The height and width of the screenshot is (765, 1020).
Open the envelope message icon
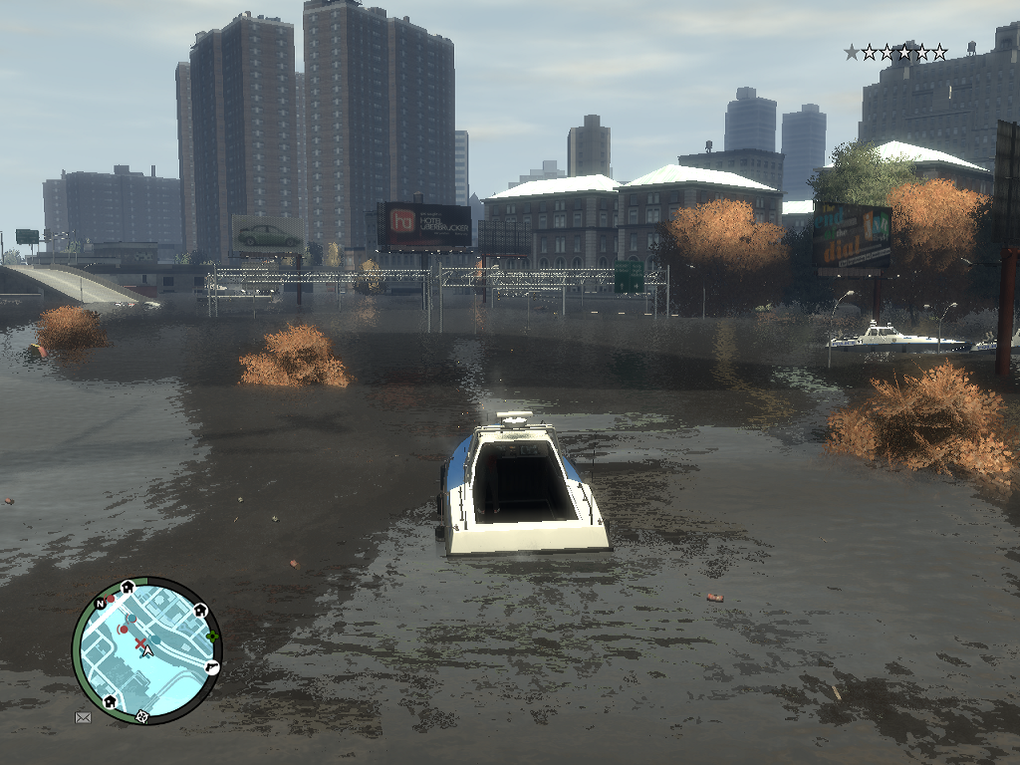pyautogui.click(x=83, y=716)
